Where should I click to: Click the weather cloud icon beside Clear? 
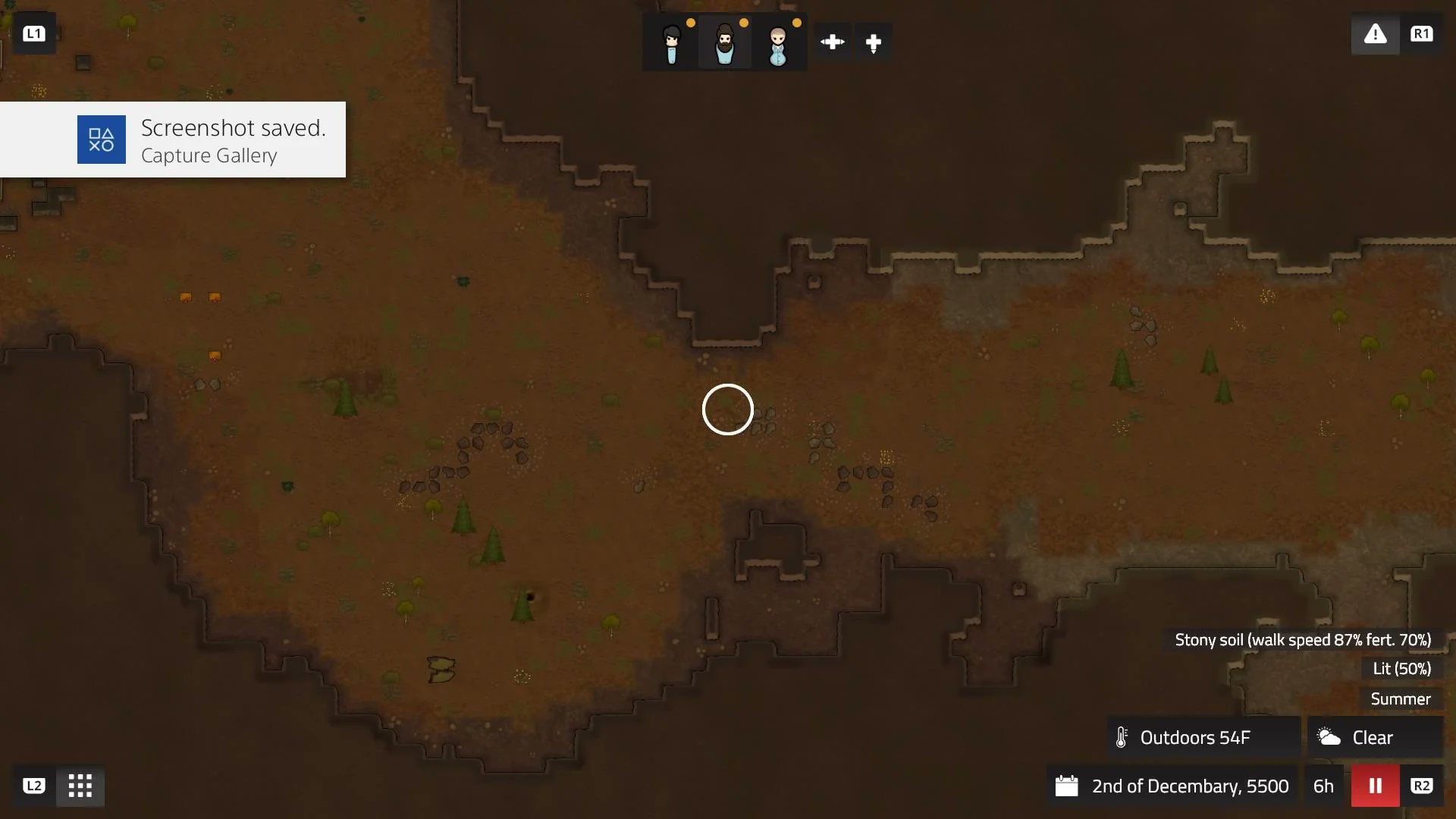coord(1328,736)
